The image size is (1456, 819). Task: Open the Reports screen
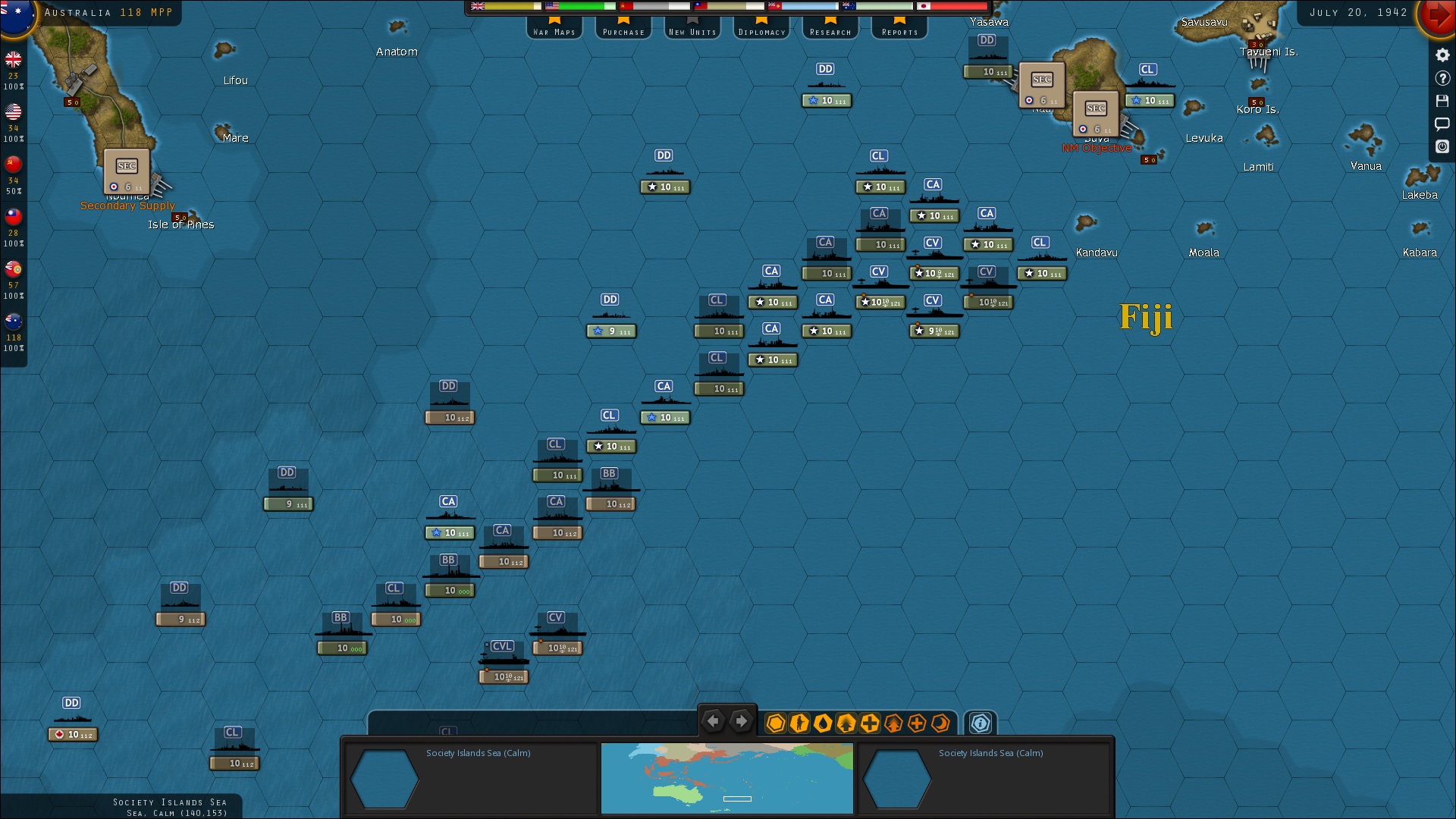pyautogui.click(x=899, y=30)
